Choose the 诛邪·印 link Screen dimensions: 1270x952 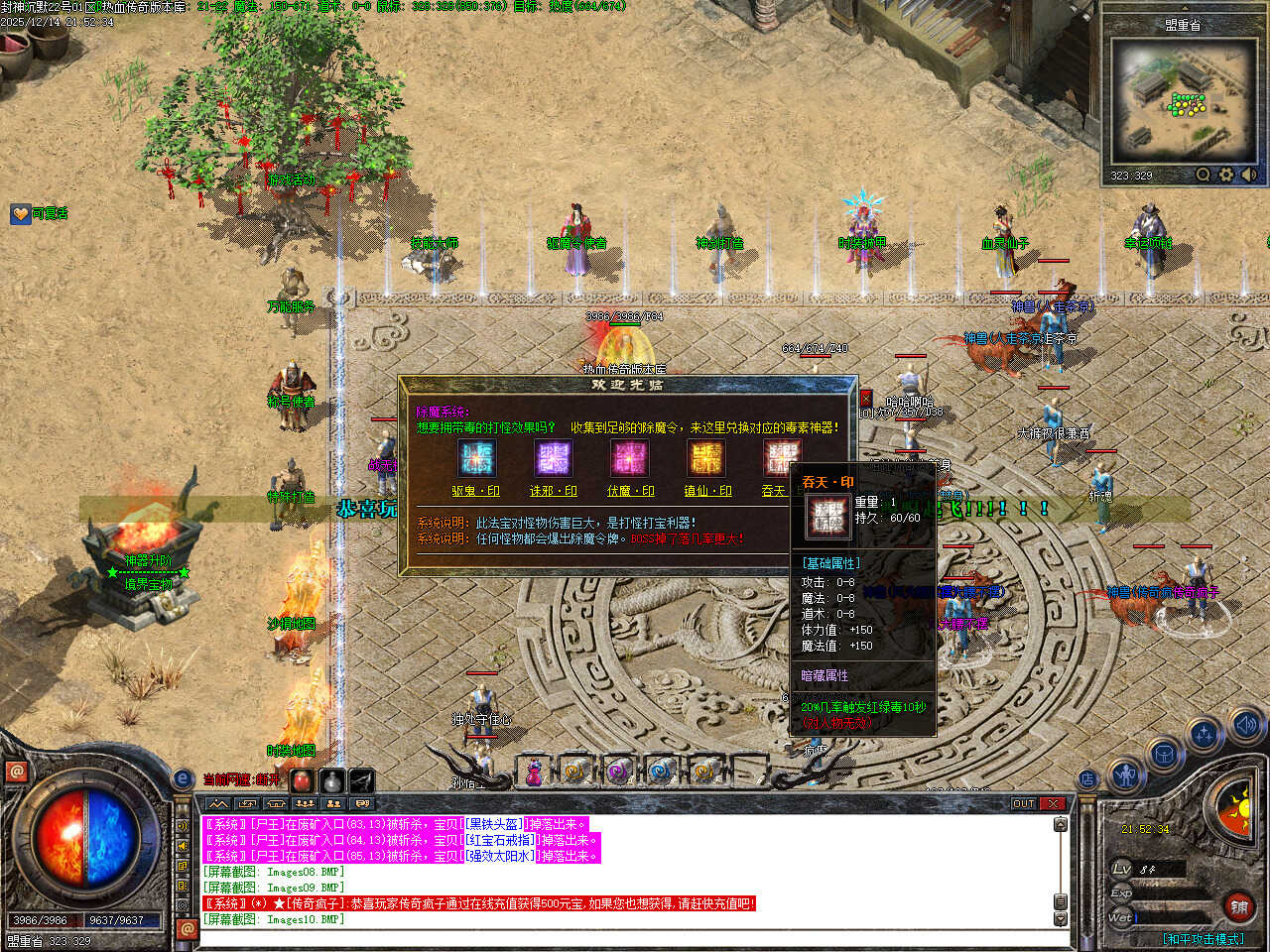(553, 491)
